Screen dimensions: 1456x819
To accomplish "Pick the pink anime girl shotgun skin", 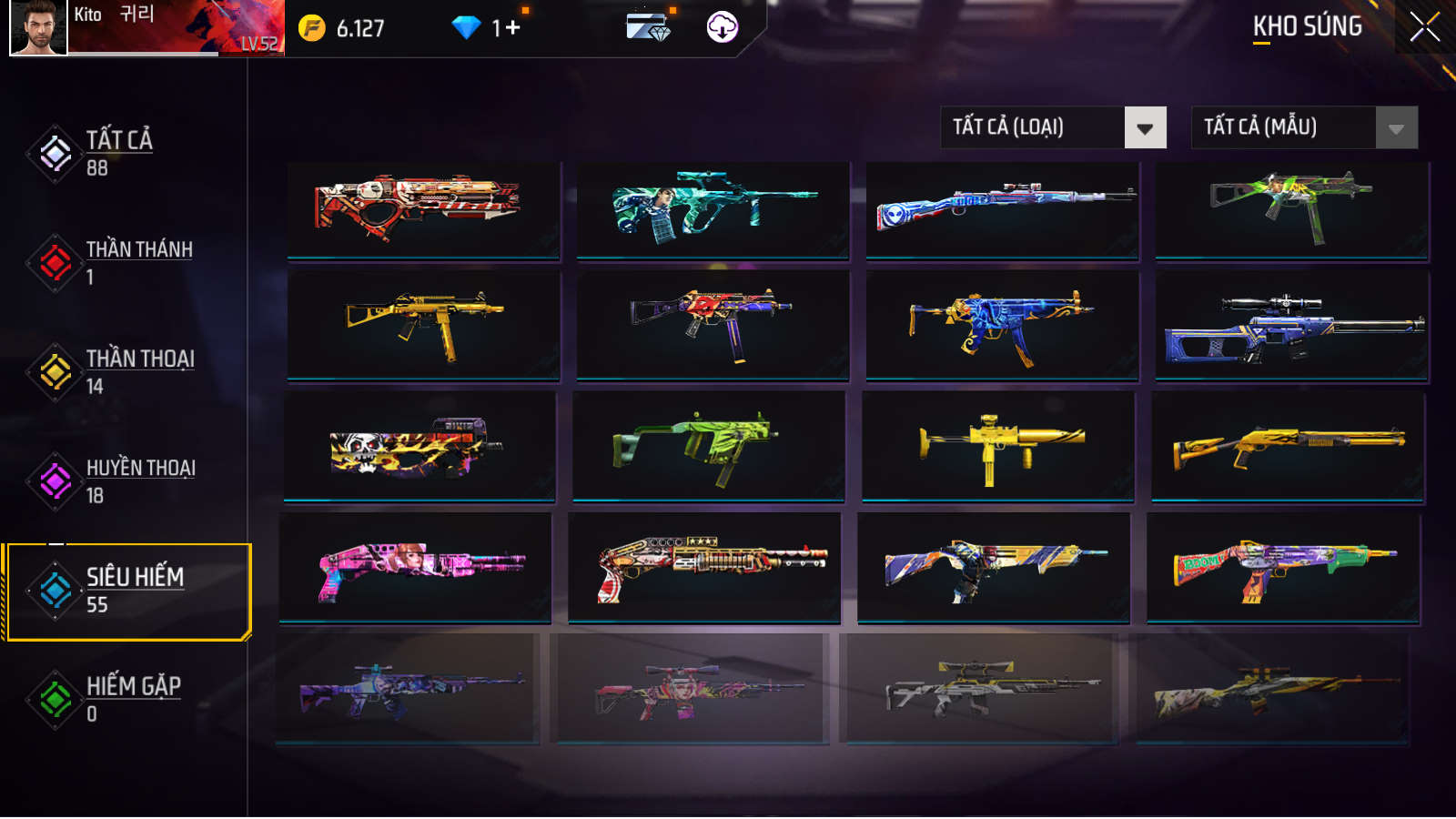I will point(415,567).
